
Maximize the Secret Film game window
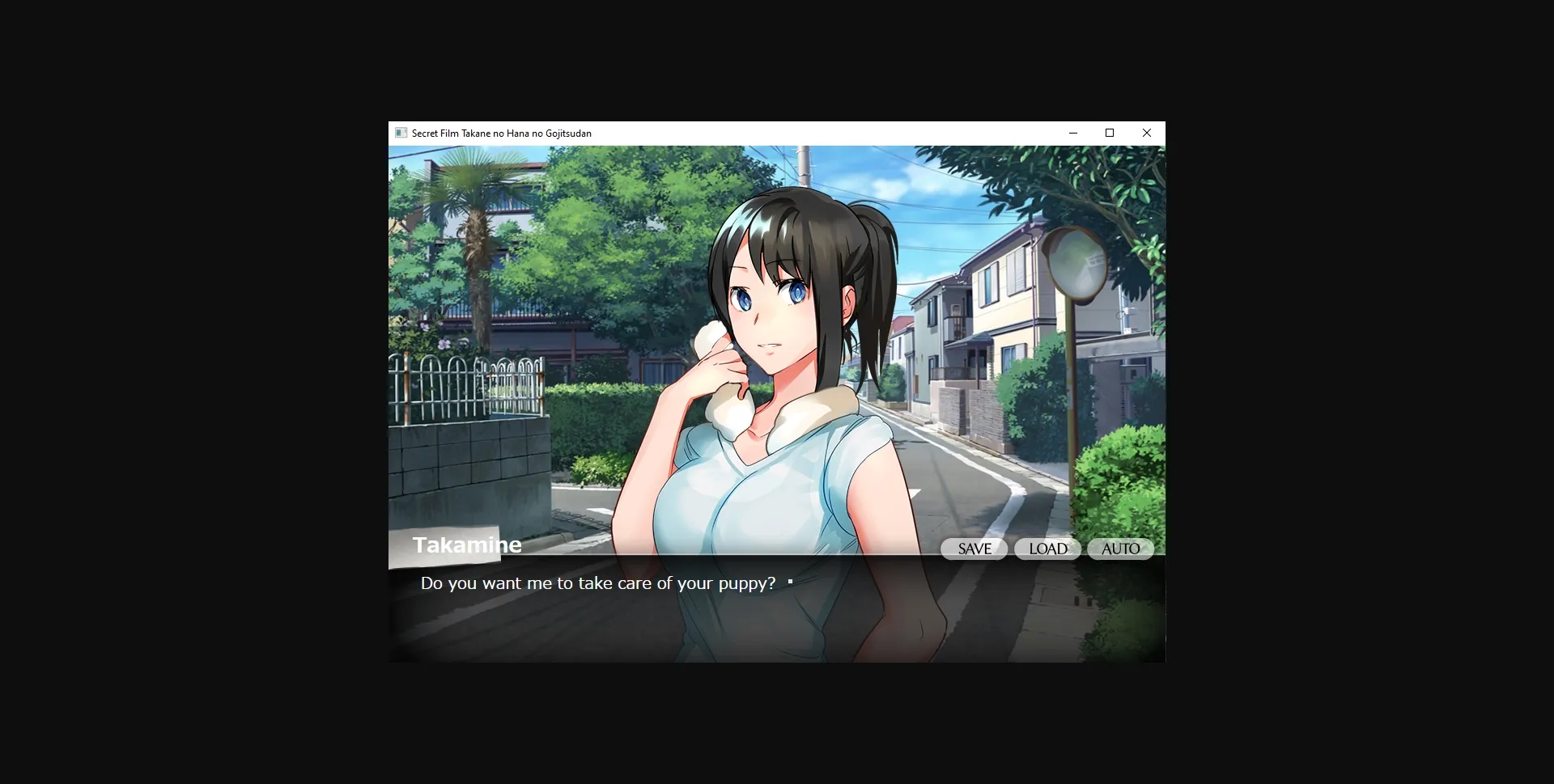1110,133
